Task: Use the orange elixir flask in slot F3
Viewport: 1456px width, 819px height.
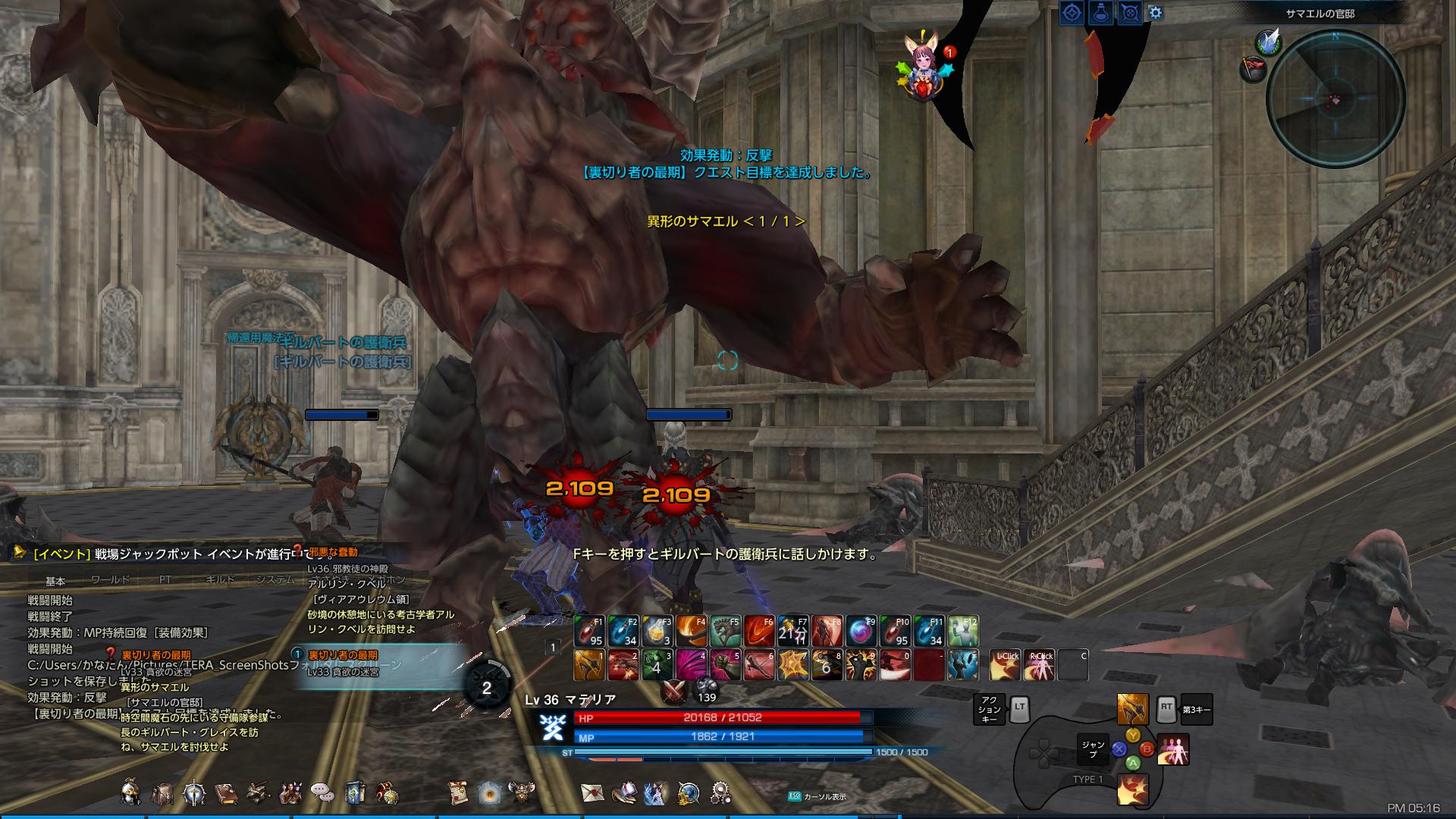Action: pyautogui.click(x=657, y=631)
